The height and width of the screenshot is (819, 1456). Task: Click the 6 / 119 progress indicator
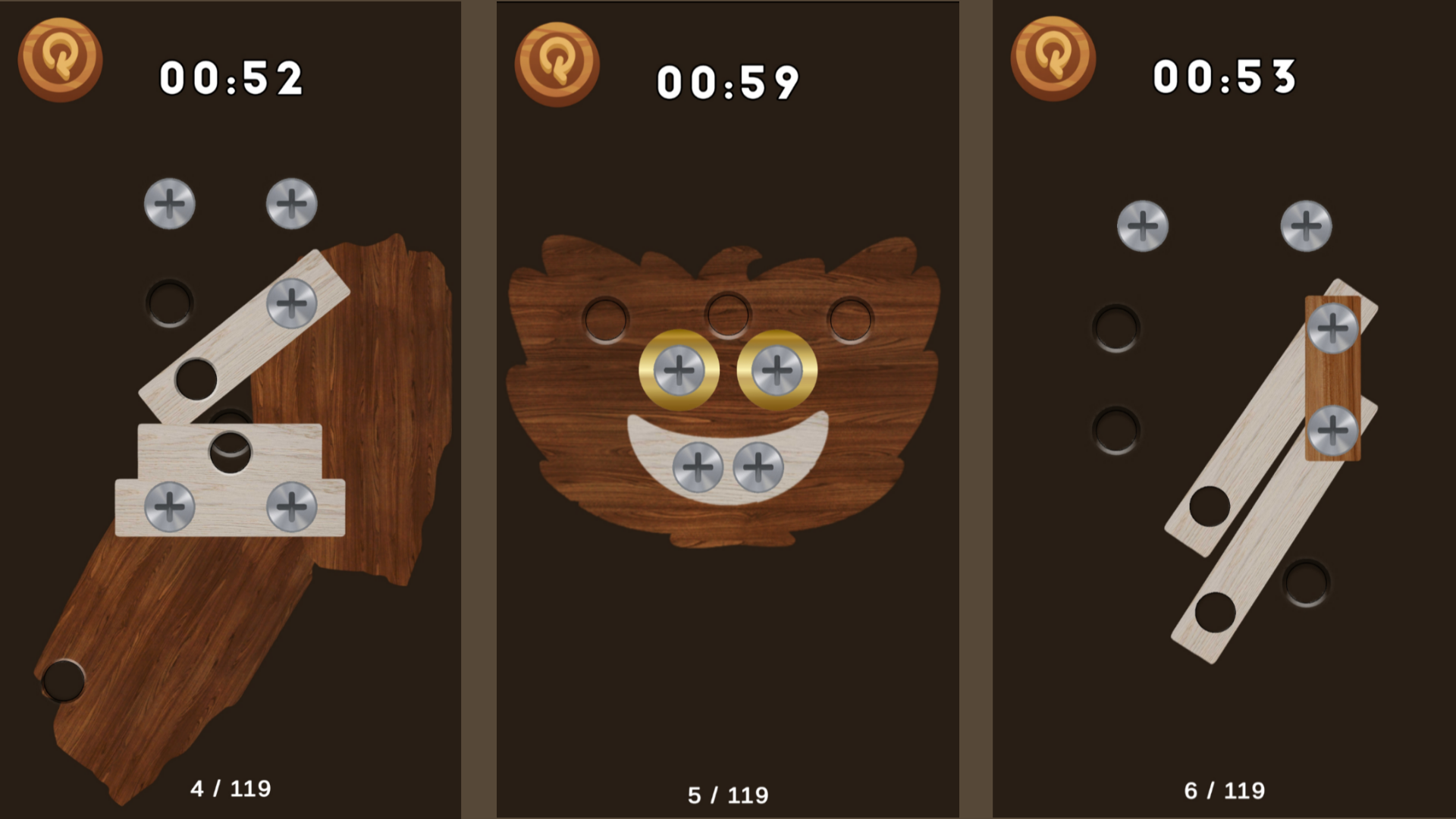1226,789
